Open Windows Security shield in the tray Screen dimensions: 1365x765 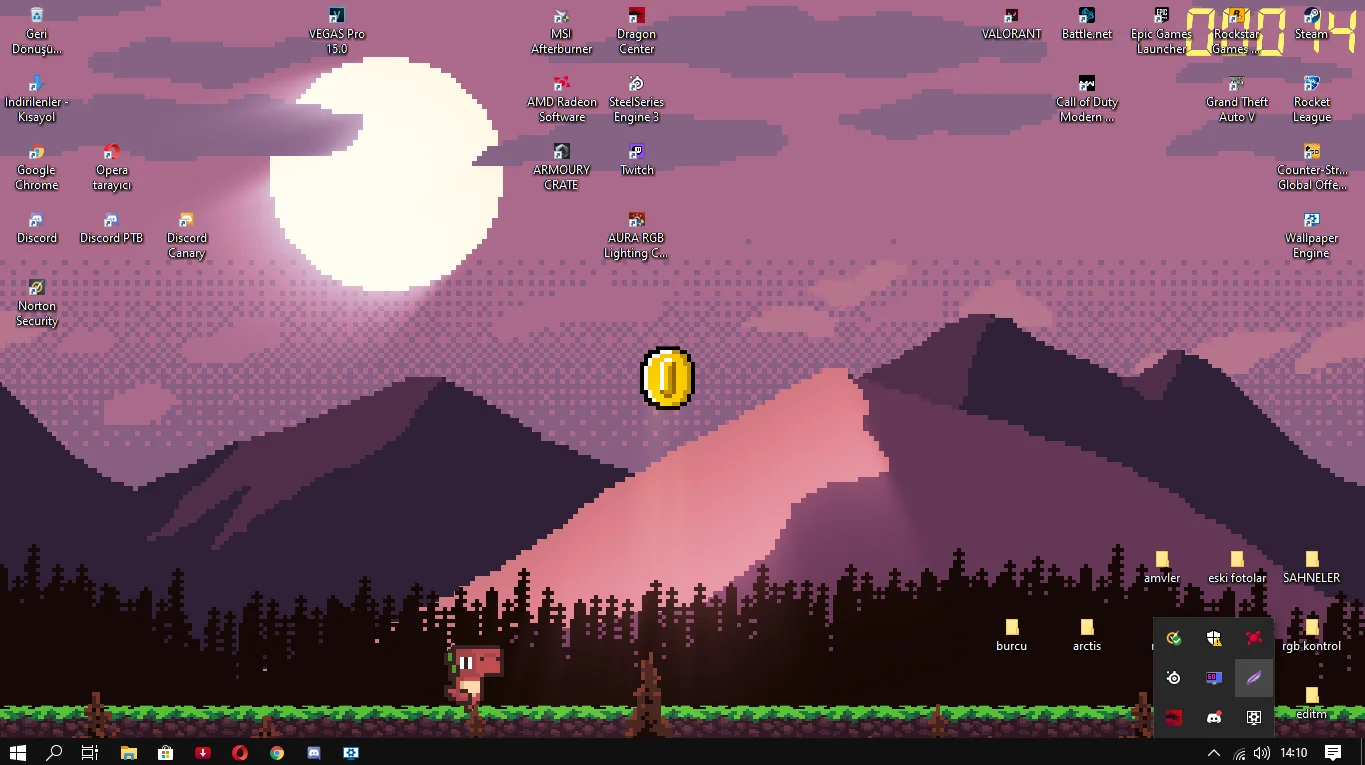(x=1213, y=638)
